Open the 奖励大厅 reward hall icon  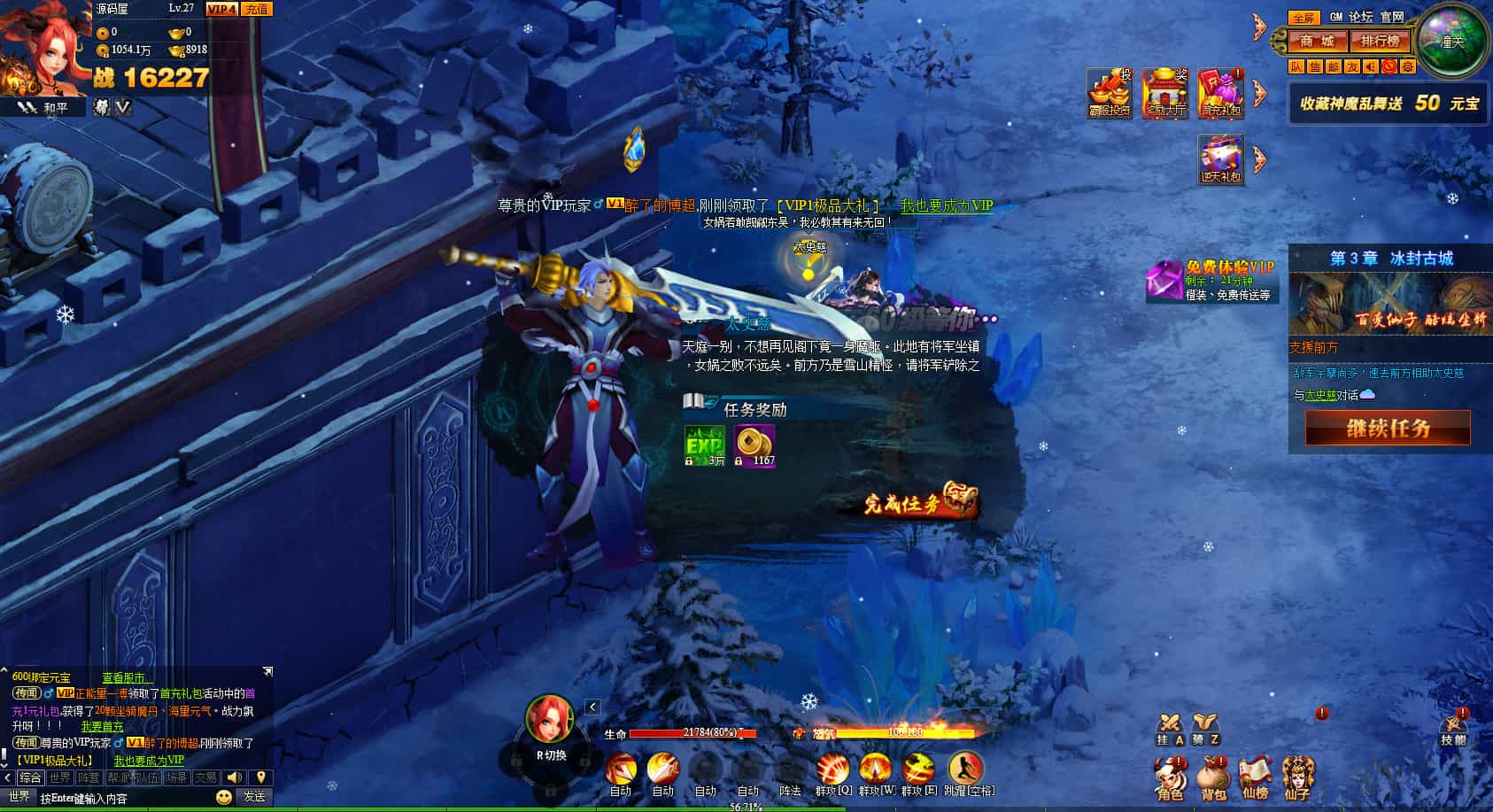(x=1164, y=93)
